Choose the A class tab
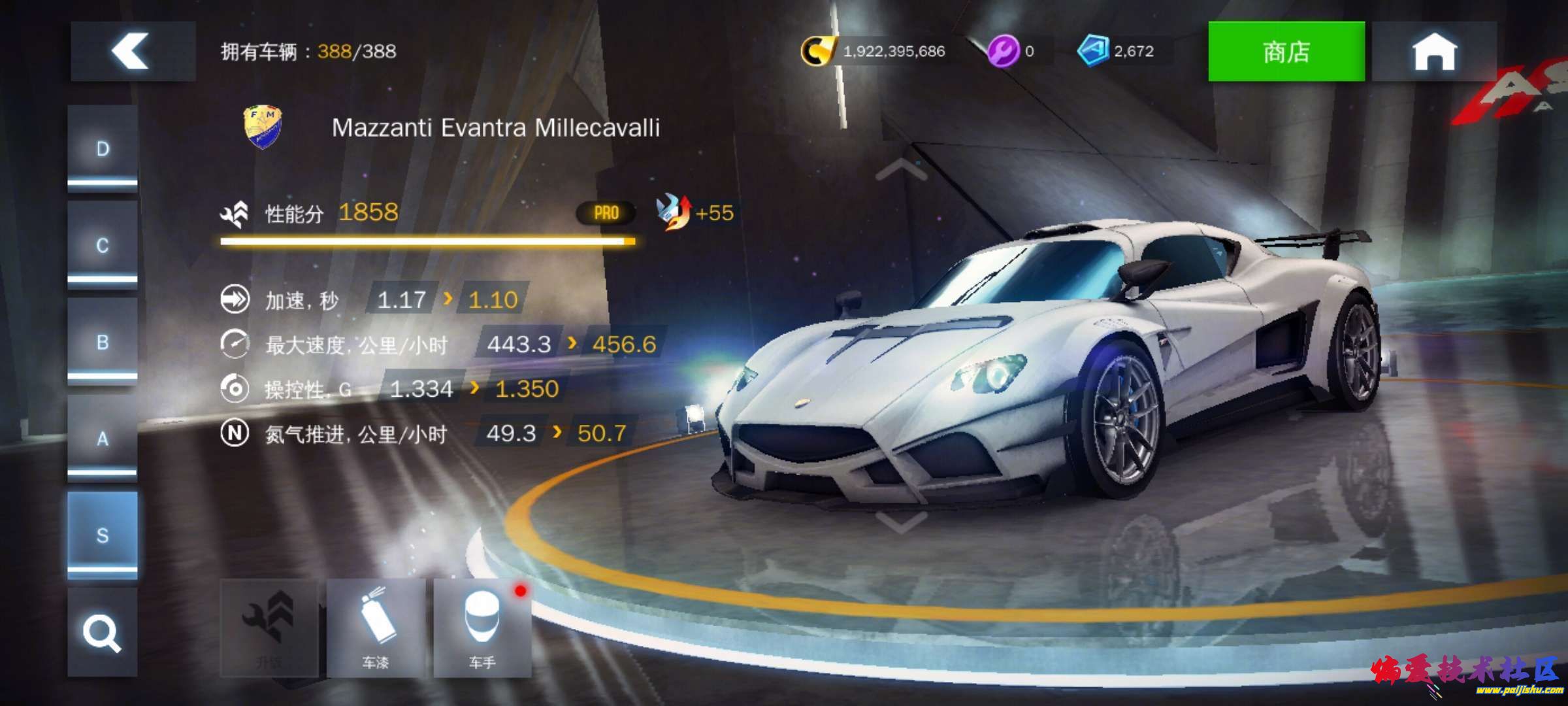Screen dimensions: 1568x706 coord(103,438)
